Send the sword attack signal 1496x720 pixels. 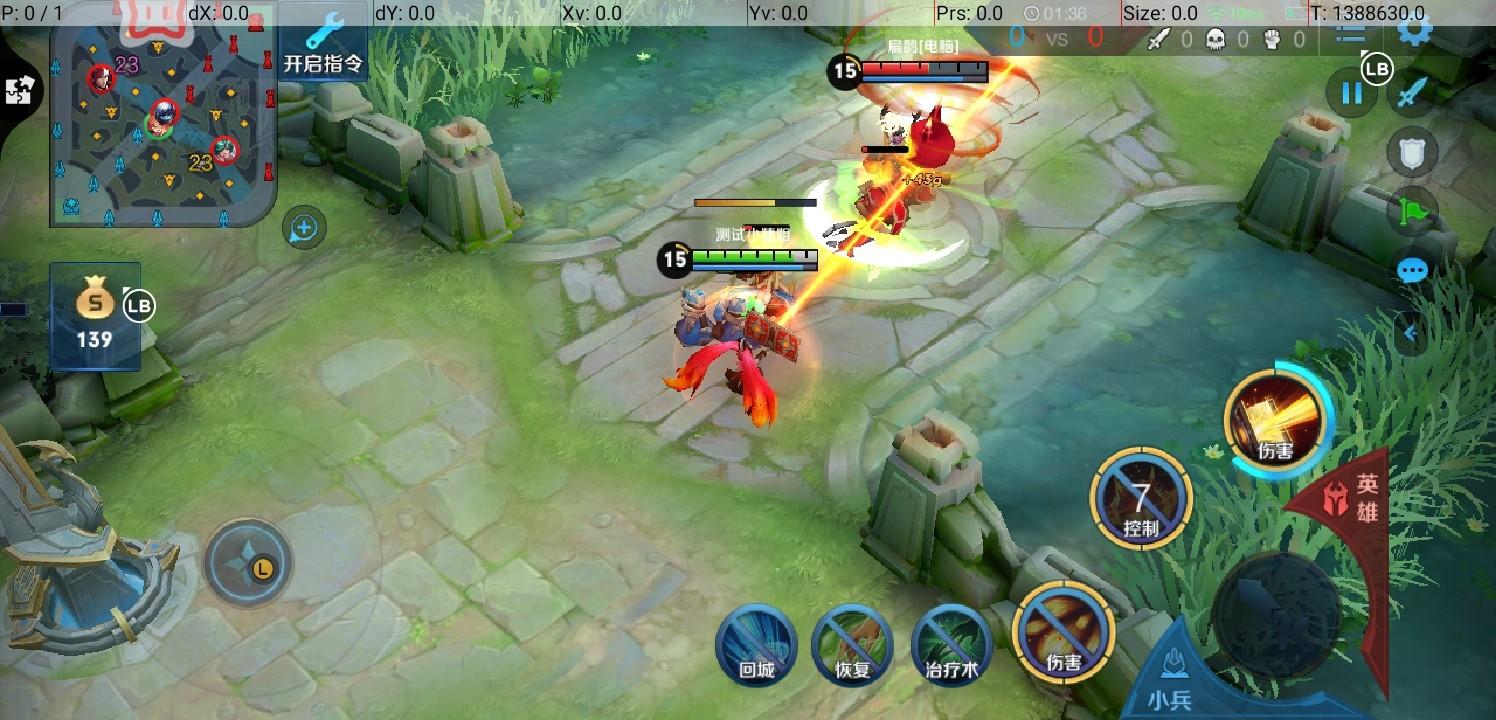pyautogui.click(x=1412, y=93)
